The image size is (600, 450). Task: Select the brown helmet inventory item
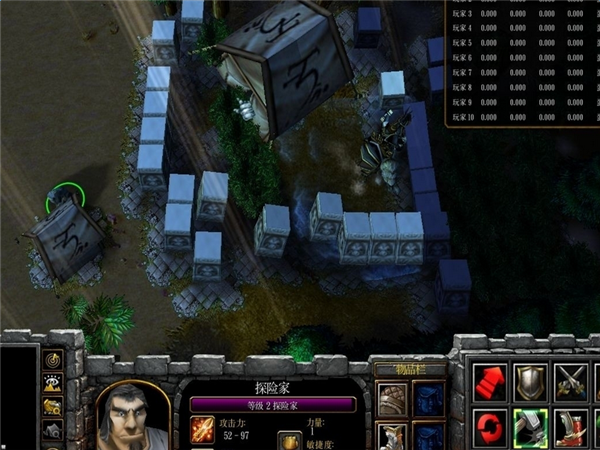coord(391,399)
